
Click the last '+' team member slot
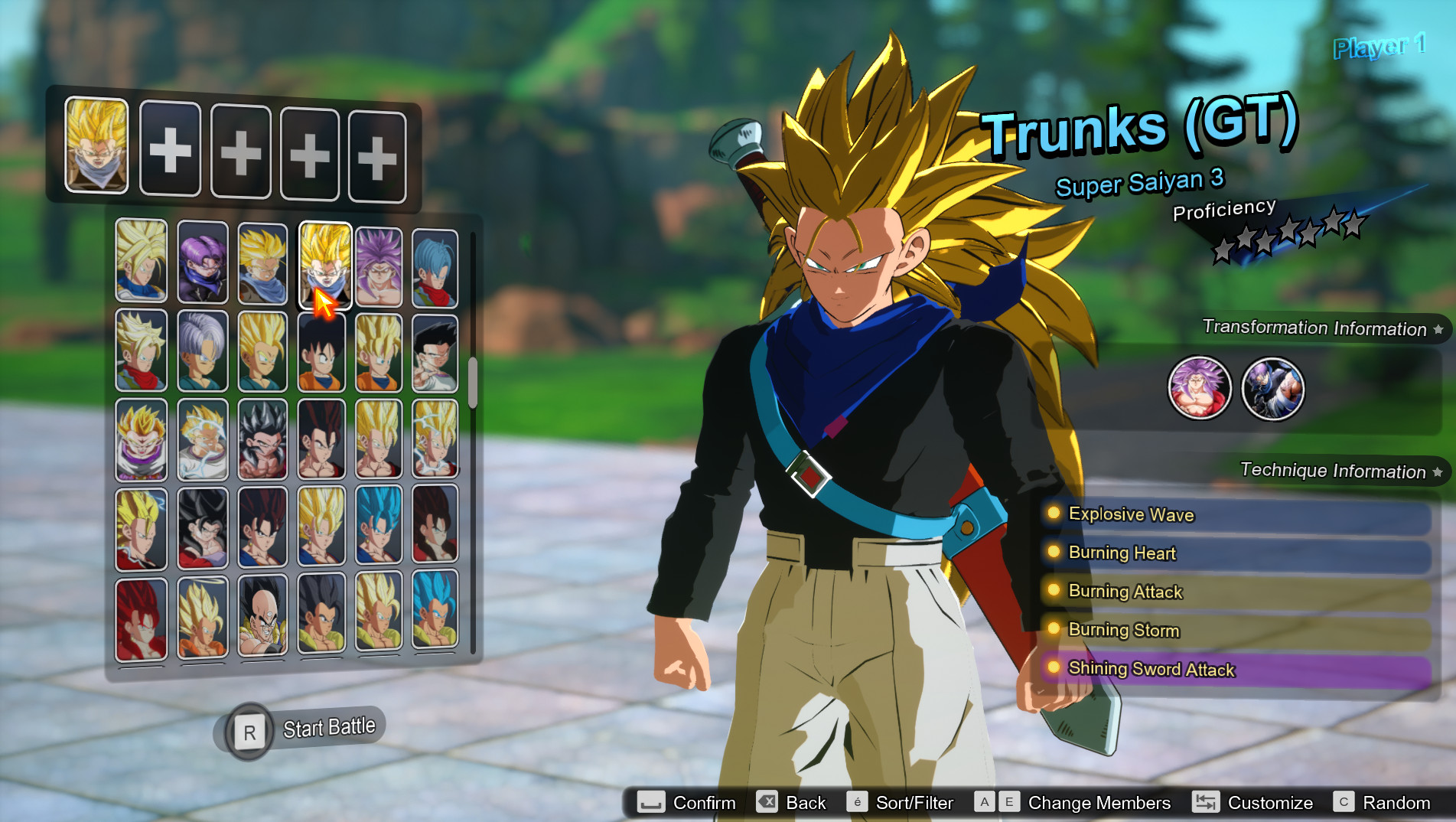click(x=377, y=155)
